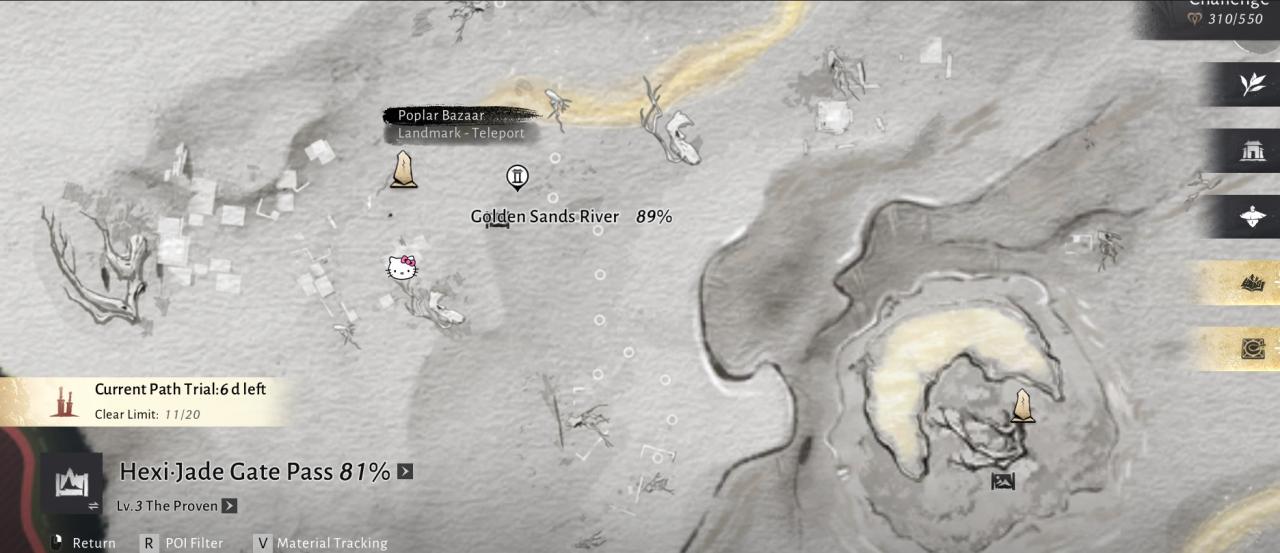The image size is (1280, 553).
Task: Click the teleport stone marker inside the crater
Action: (1022, 406)
